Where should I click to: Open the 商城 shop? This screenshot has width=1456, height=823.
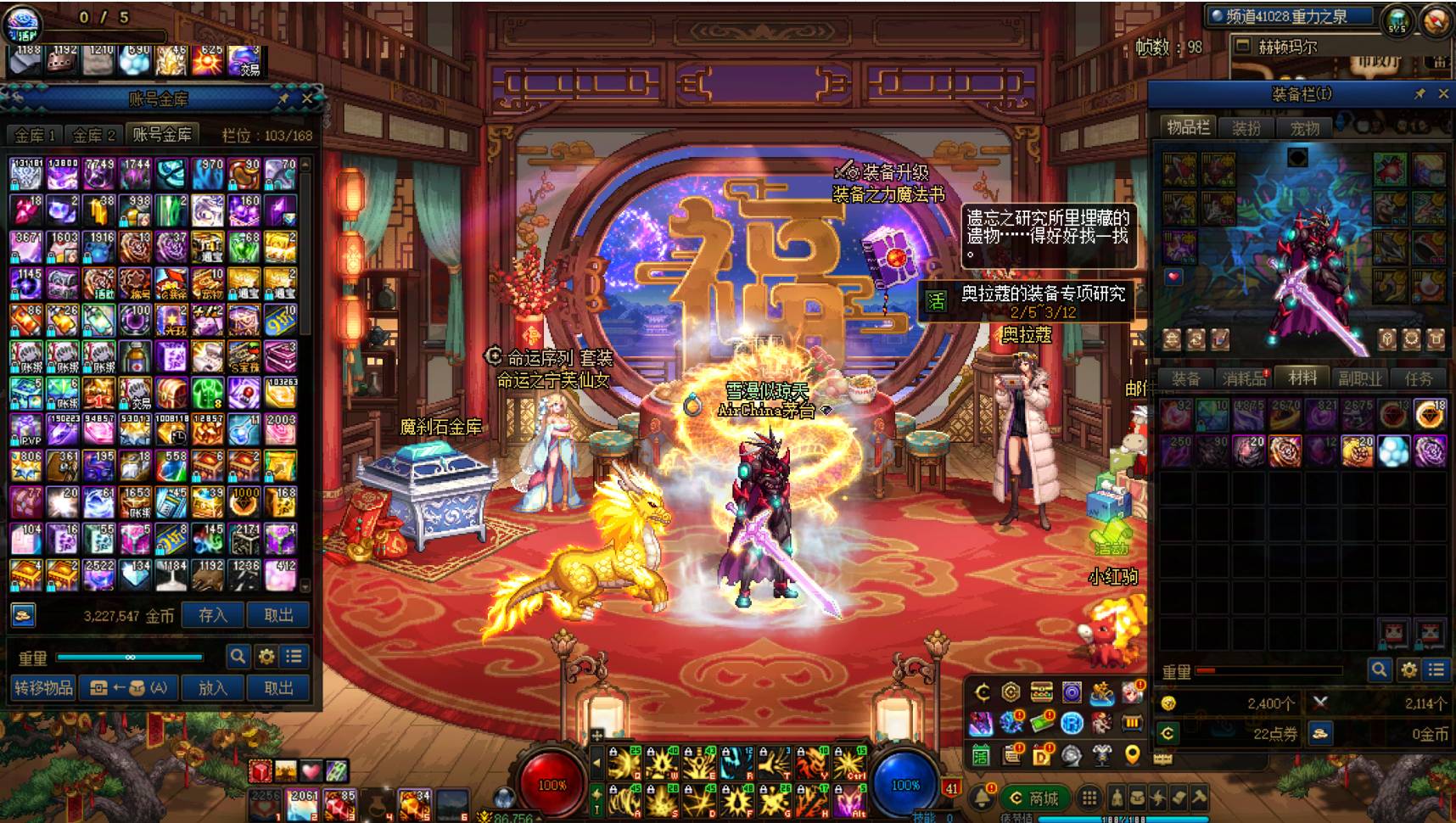pos(1033,798)
